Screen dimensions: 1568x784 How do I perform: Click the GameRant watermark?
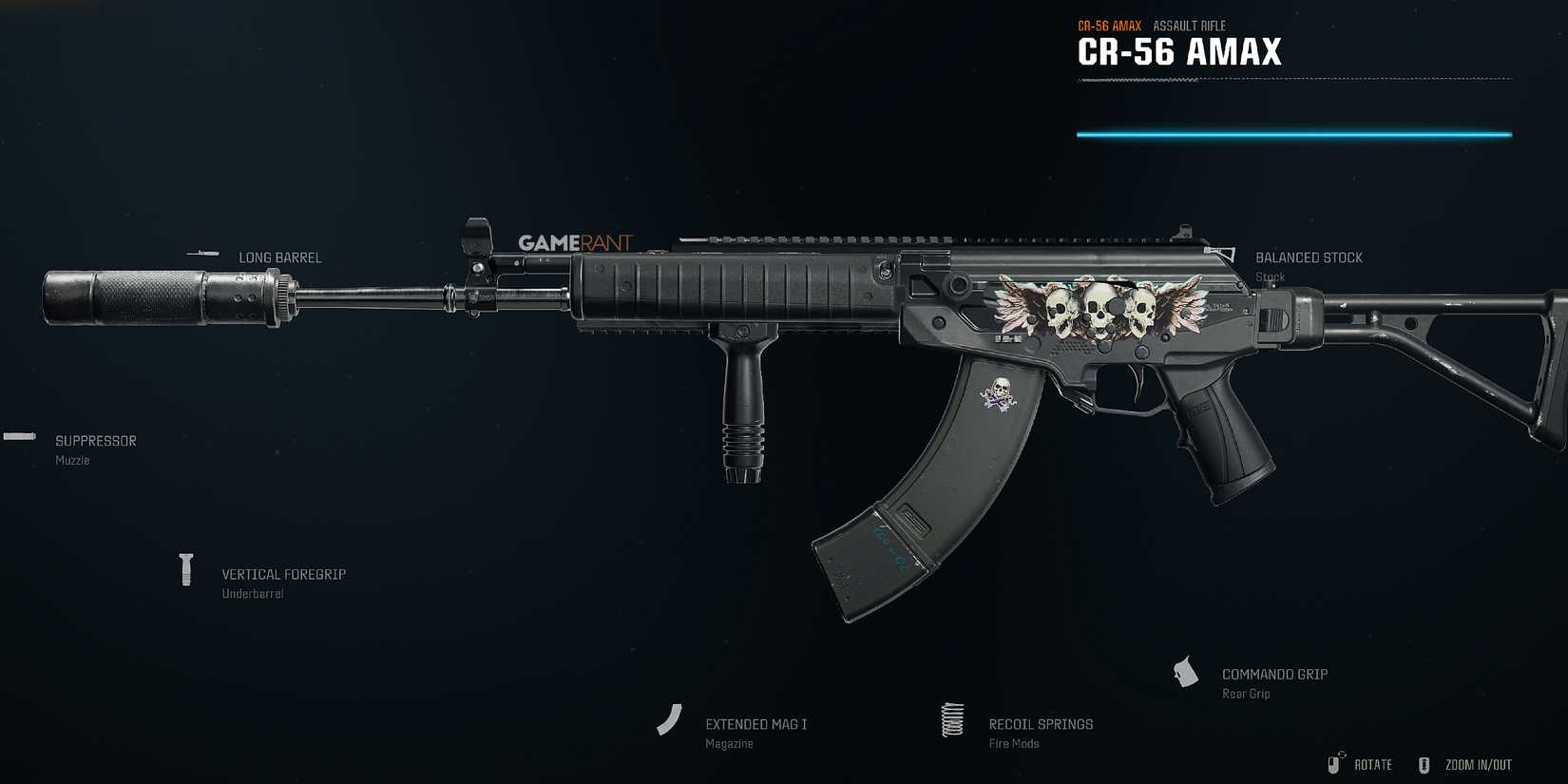[x=574, y=242]
